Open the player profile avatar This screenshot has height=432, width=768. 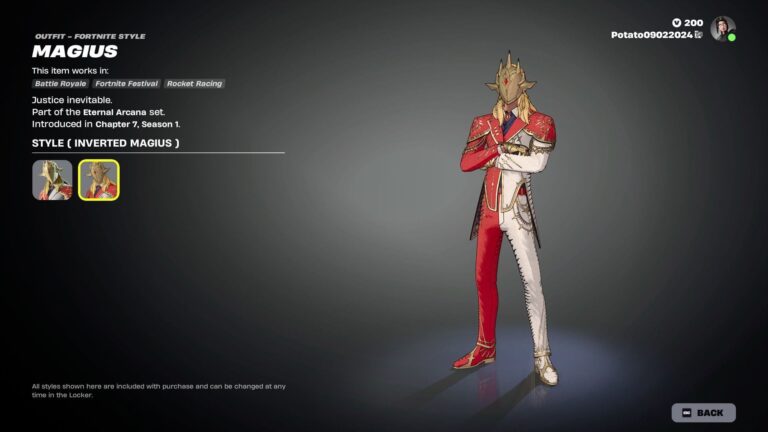(723, 28)
